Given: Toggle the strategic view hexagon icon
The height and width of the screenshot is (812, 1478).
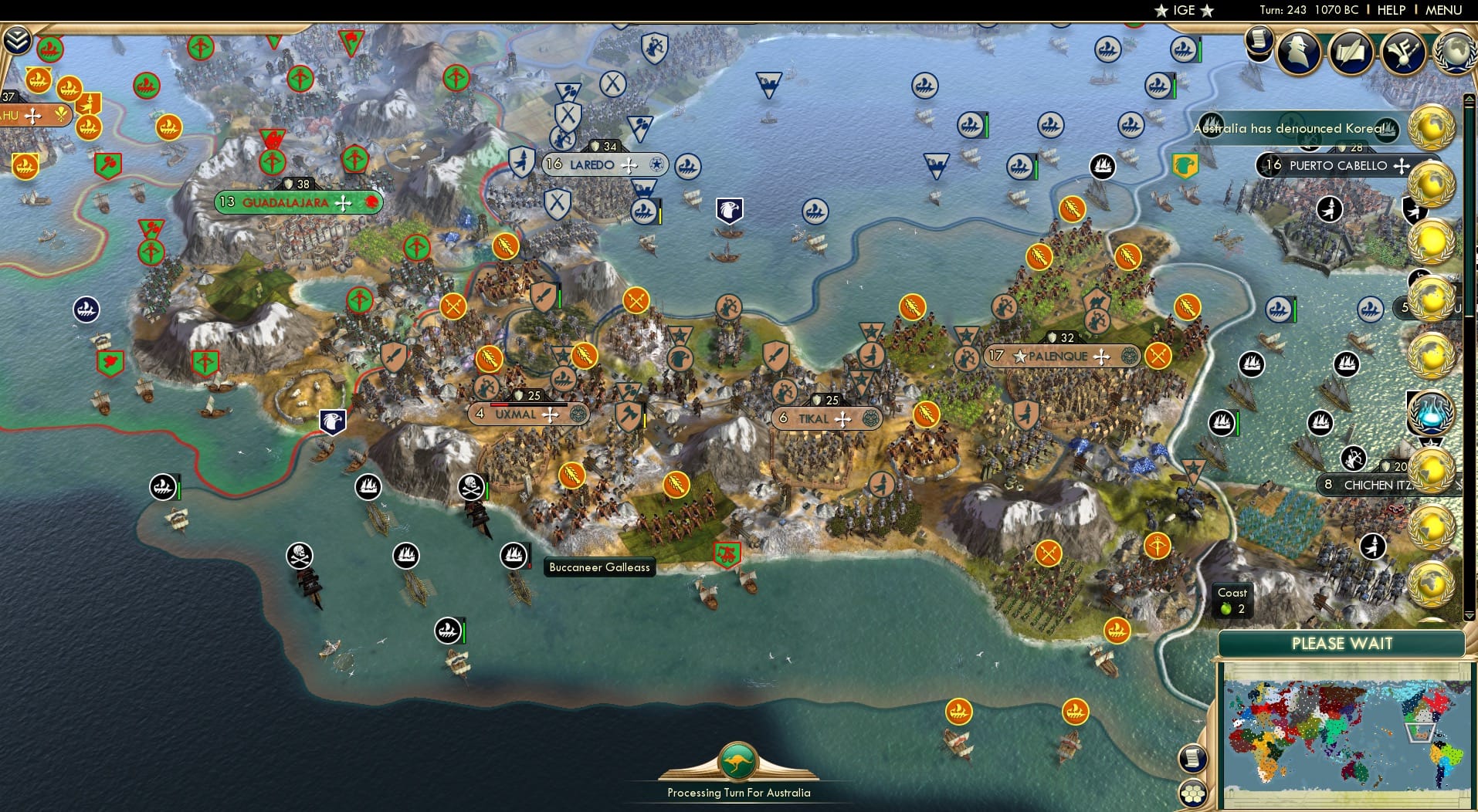Looking at the screenshot, I should tap(1193, 792).
